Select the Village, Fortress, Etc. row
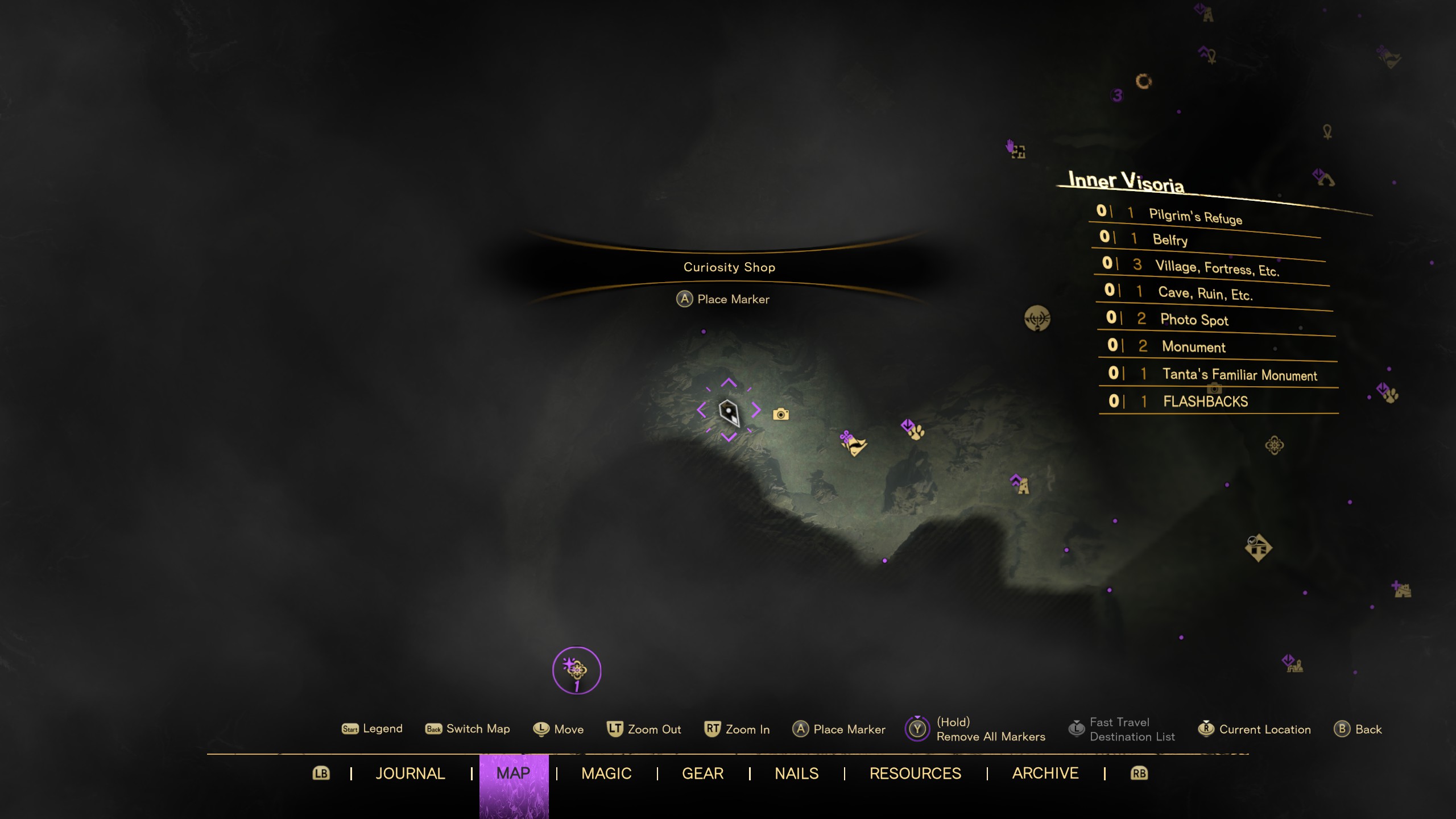Screen dimensions: 1456x819 (1217, 267)
